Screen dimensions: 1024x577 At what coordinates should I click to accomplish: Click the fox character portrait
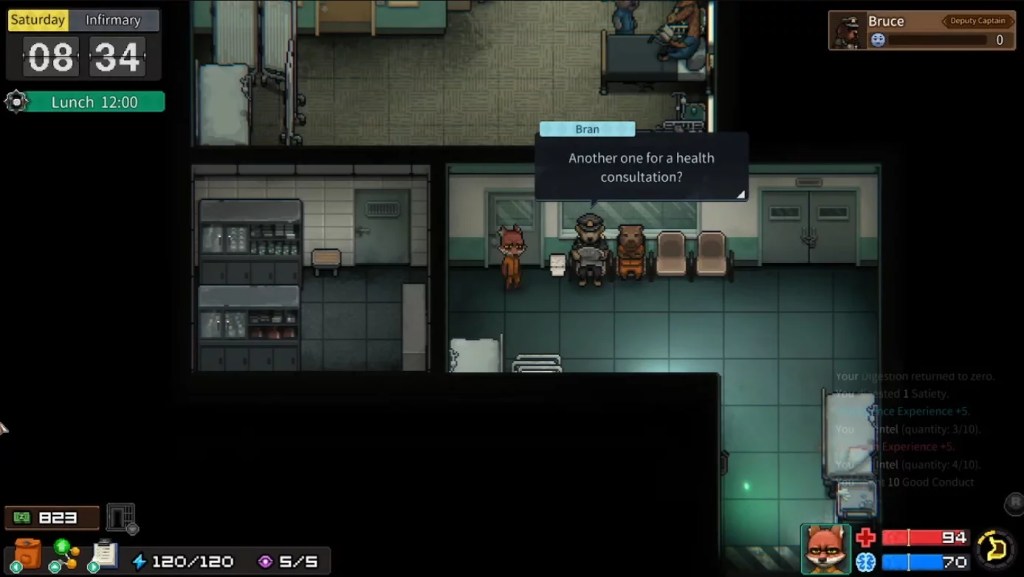coord(825,548)
